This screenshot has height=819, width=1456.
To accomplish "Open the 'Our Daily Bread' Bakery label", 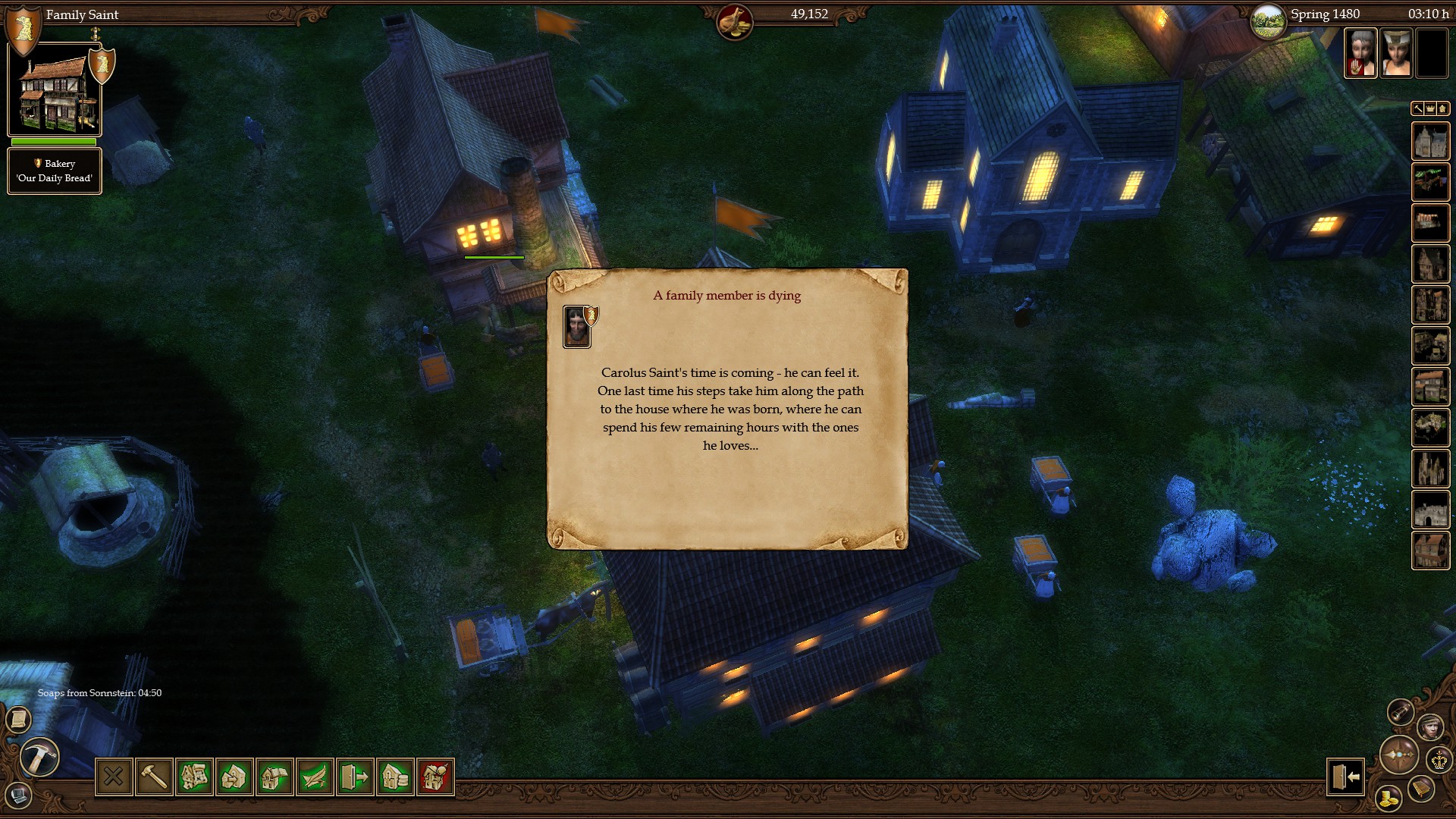I will pos(54,171).
